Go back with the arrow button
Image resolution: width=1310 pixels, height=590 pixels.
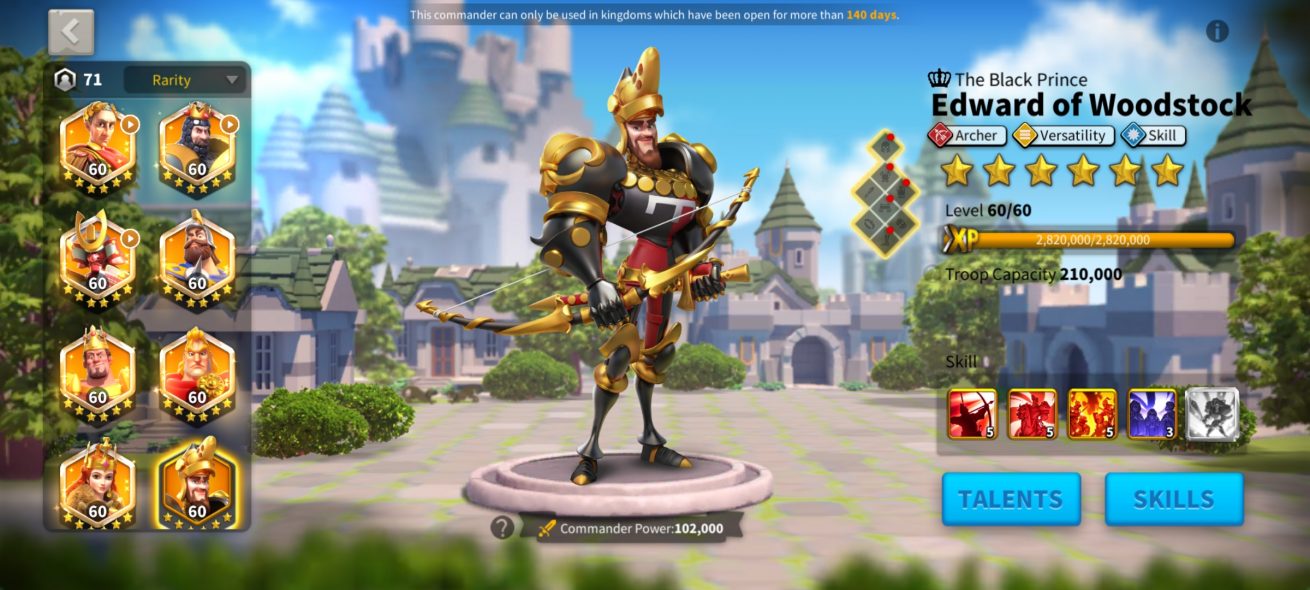point(71,32)
